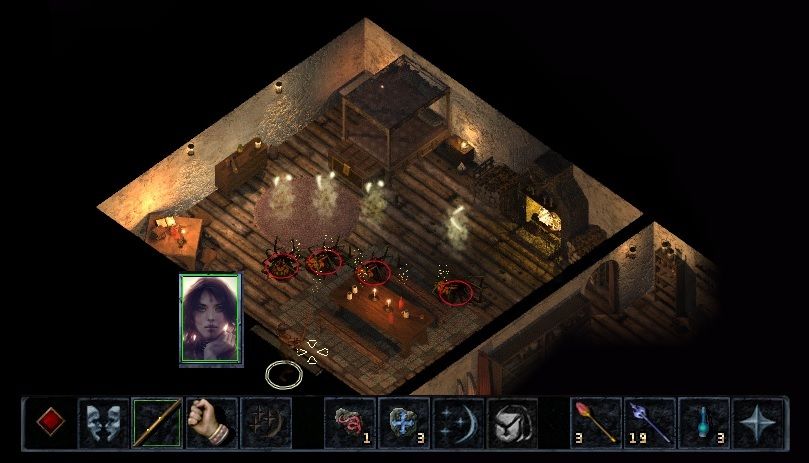
Task: Activate the four-pointed star ability
Action: [x=758, y=422]
